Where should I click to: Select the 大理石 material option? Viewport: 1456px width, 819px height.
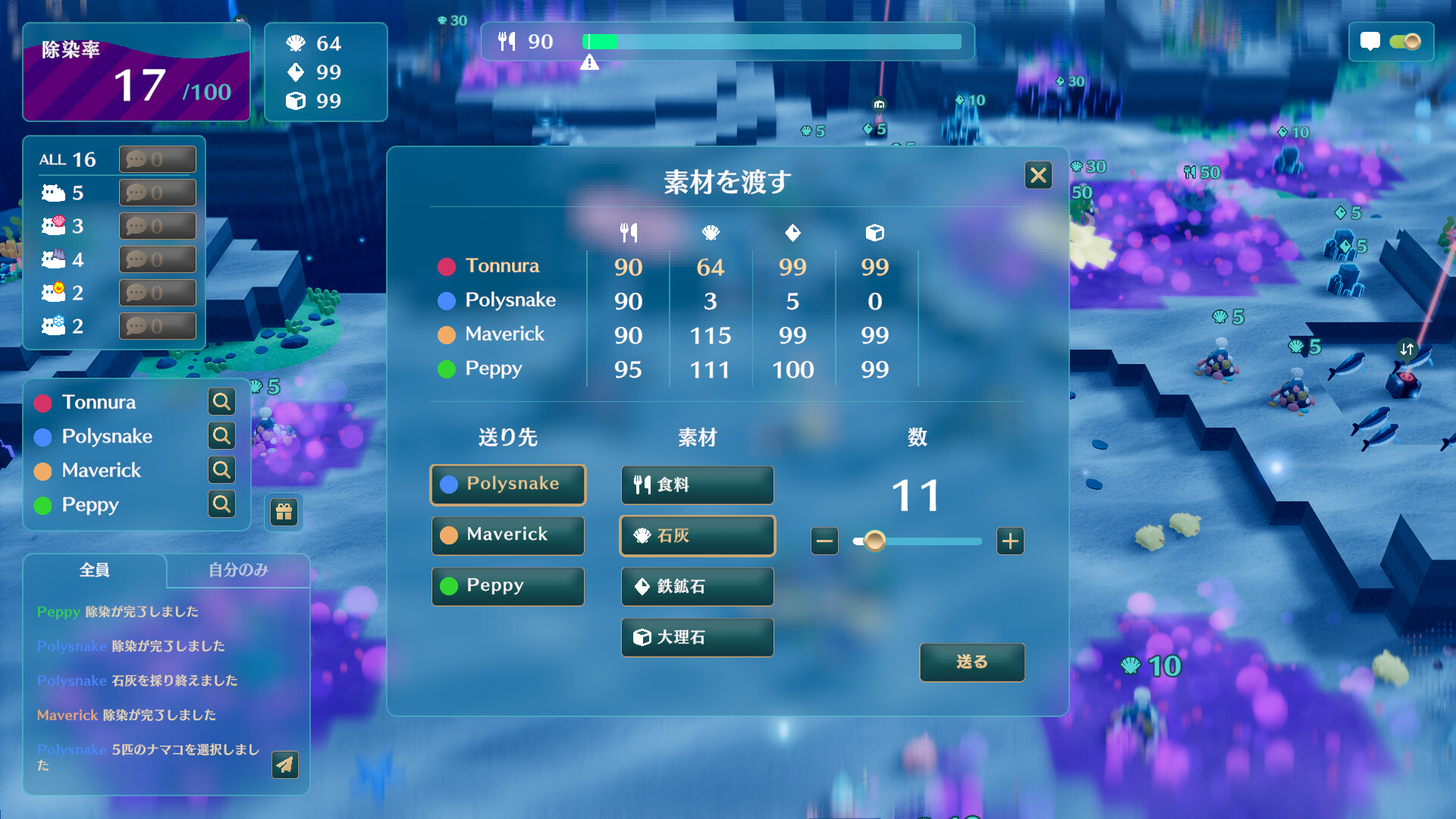696,637
